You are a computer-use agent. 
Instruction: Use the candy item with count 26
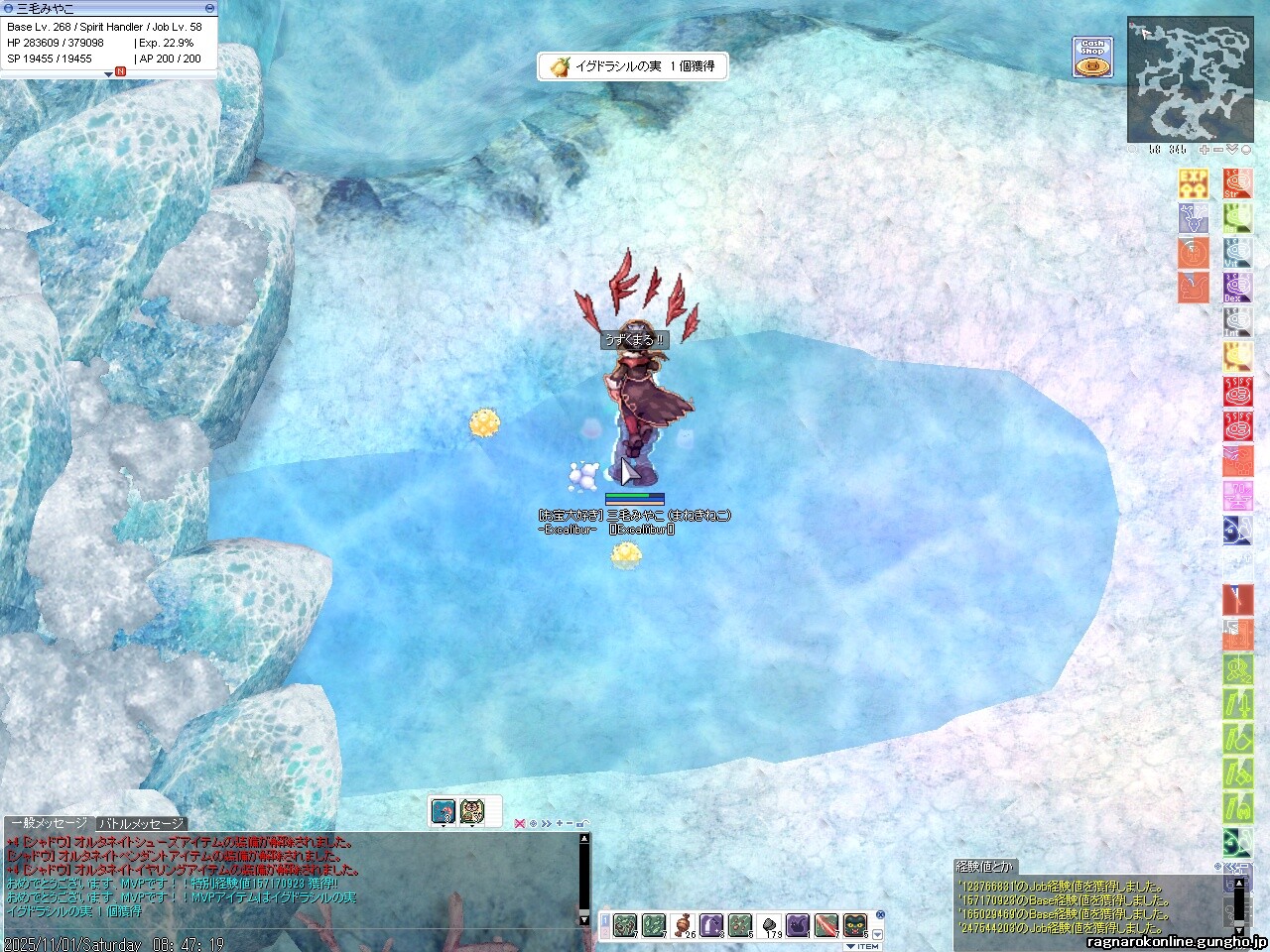685,926
